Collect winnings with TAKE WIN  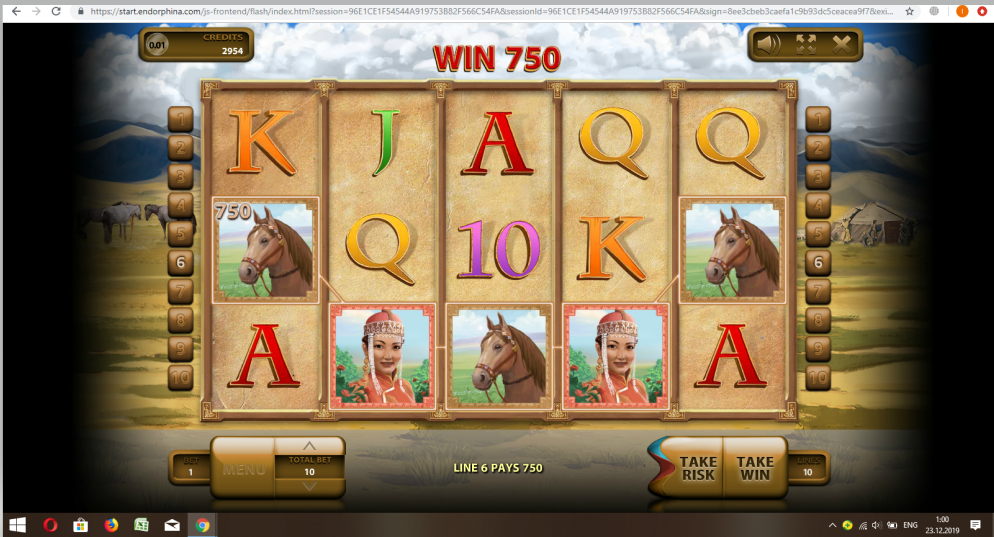[755, 468]
